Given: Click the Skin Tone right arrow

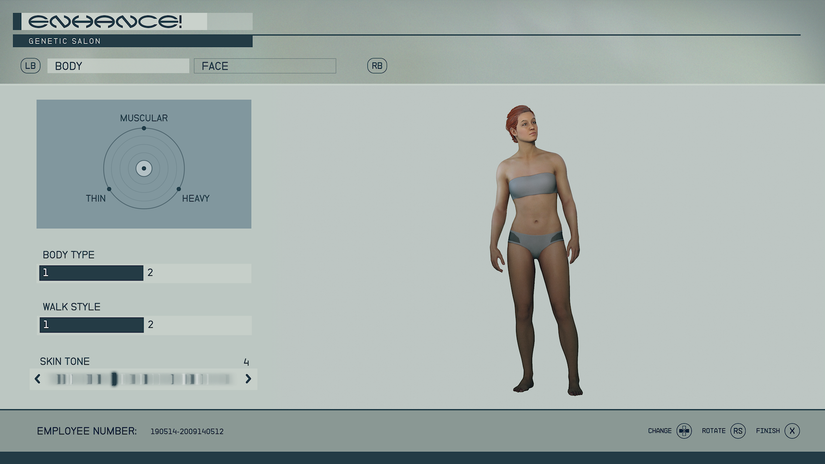Looking at the screenshot, I should (x=249, y=379).
